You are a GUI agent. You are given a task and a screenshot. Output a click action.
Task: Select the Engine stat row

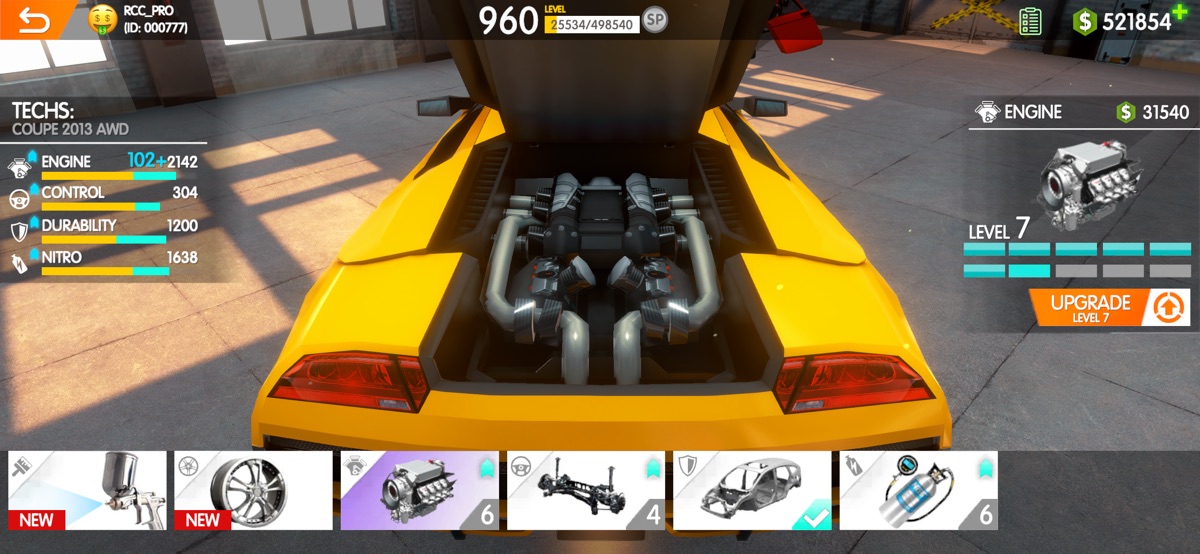point(103,165)
